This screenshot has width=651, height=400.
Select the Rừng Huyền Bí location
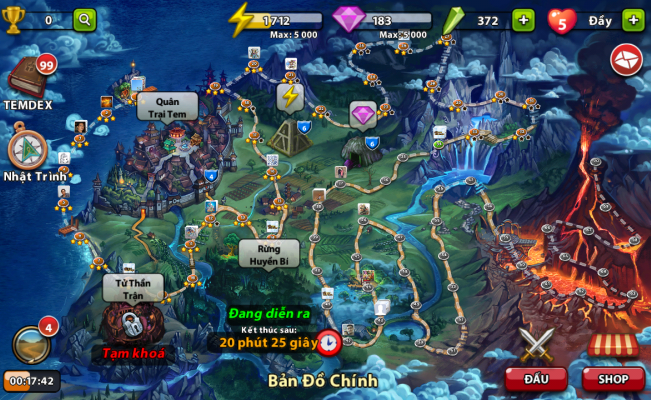click(268, 253)
